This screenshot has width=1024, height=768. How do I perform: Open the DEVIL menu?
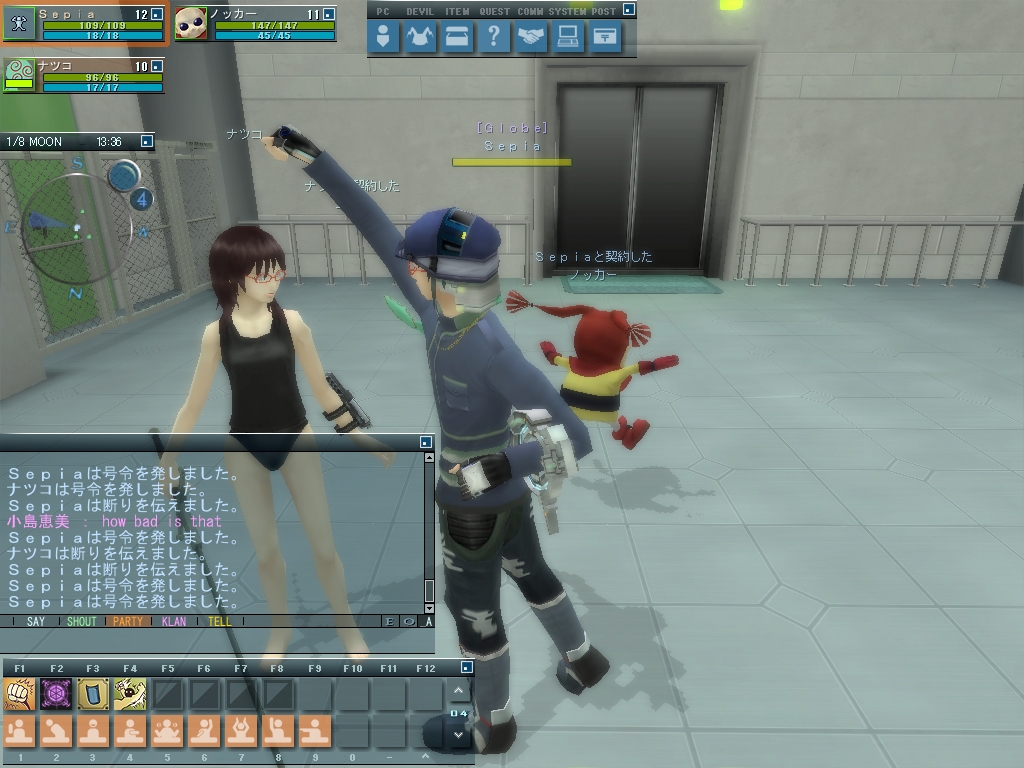coord(421,38)
